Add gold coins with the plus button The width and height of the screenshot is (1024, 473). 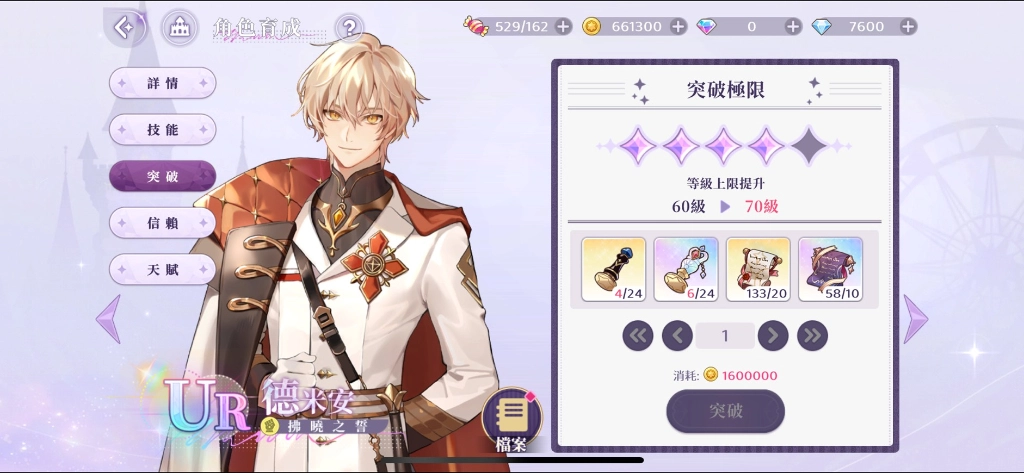coord(678,26)
